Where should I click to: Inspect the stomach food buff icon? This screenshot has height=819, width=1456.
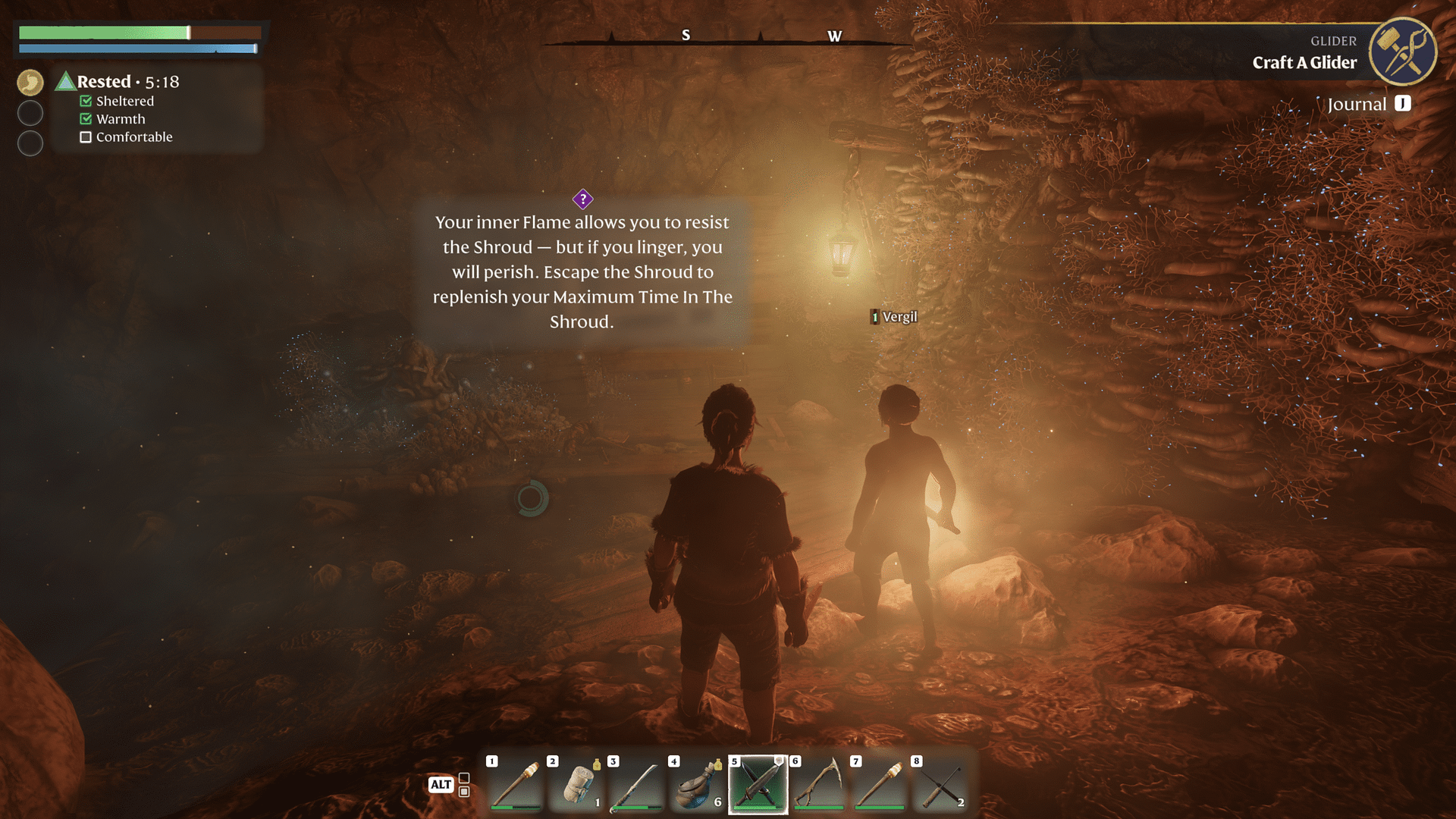click(x=30, y=82)
